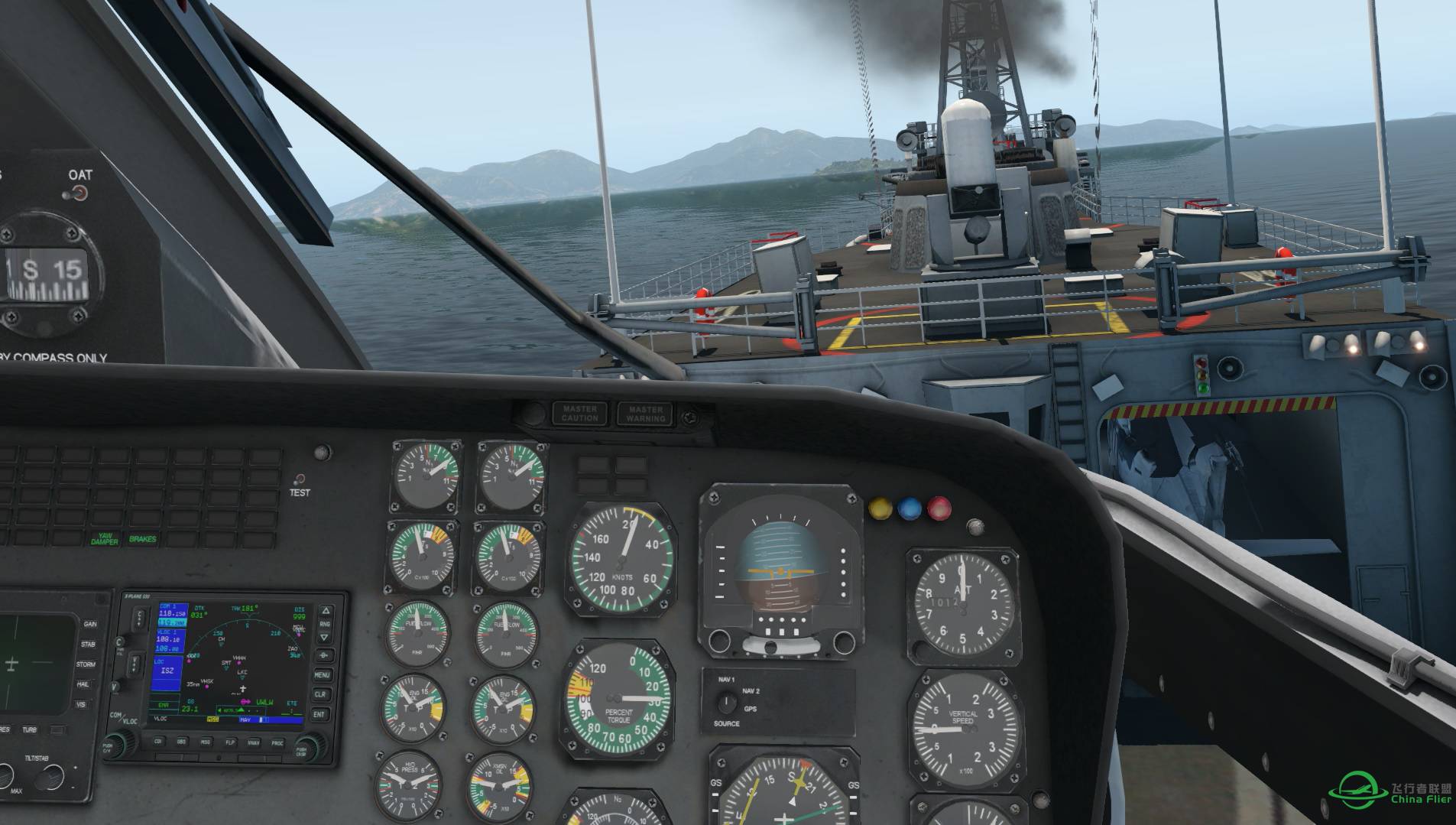Open the flight plan with the FPL button
Viewport: 1456px width, 825px height.
click(x=229, y=742)
